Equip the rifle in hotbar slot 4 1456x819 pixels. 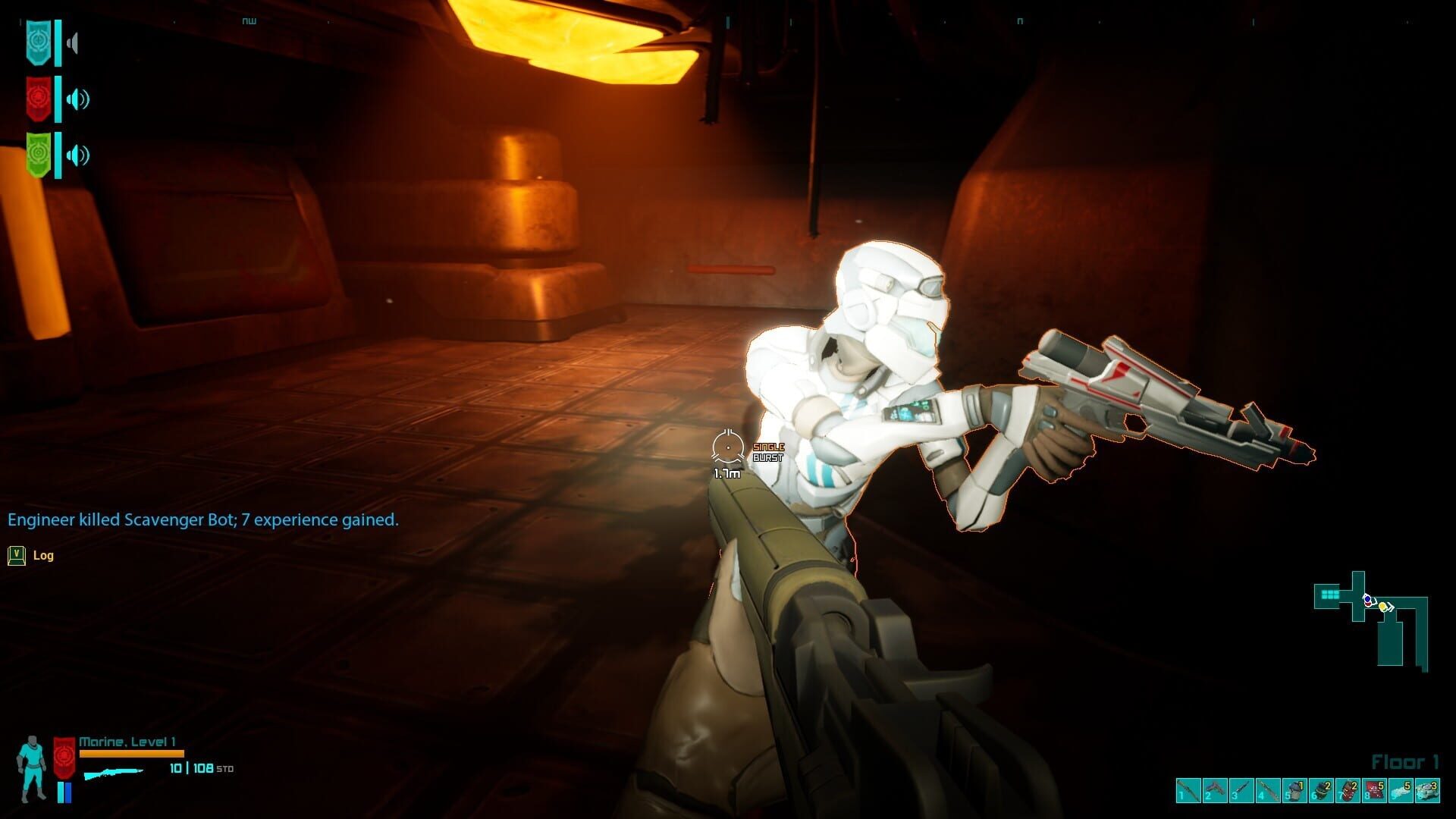coord(1267,790)
